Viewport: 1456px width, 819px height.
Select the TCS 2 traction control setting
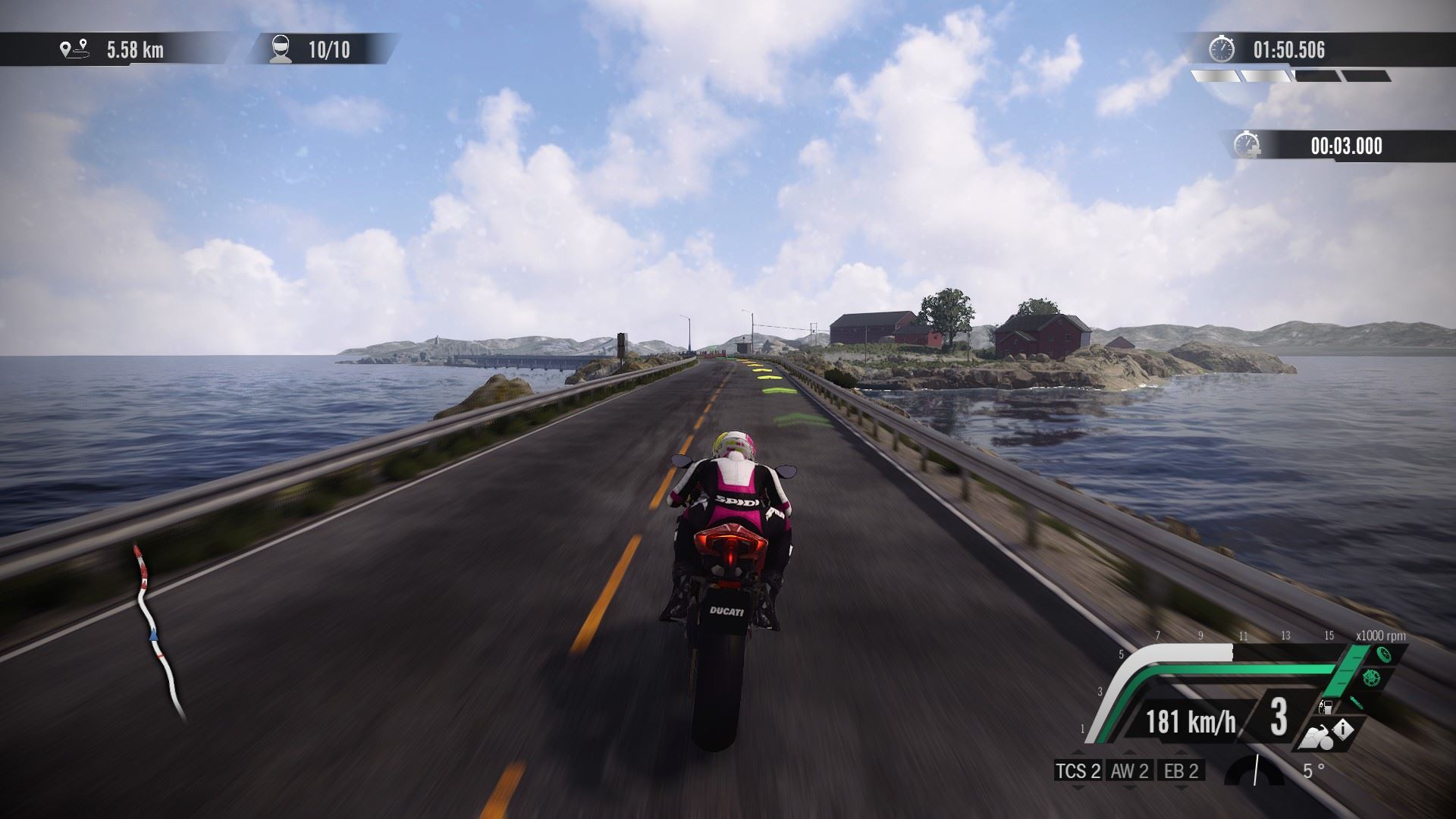(x=1078, y=771)
